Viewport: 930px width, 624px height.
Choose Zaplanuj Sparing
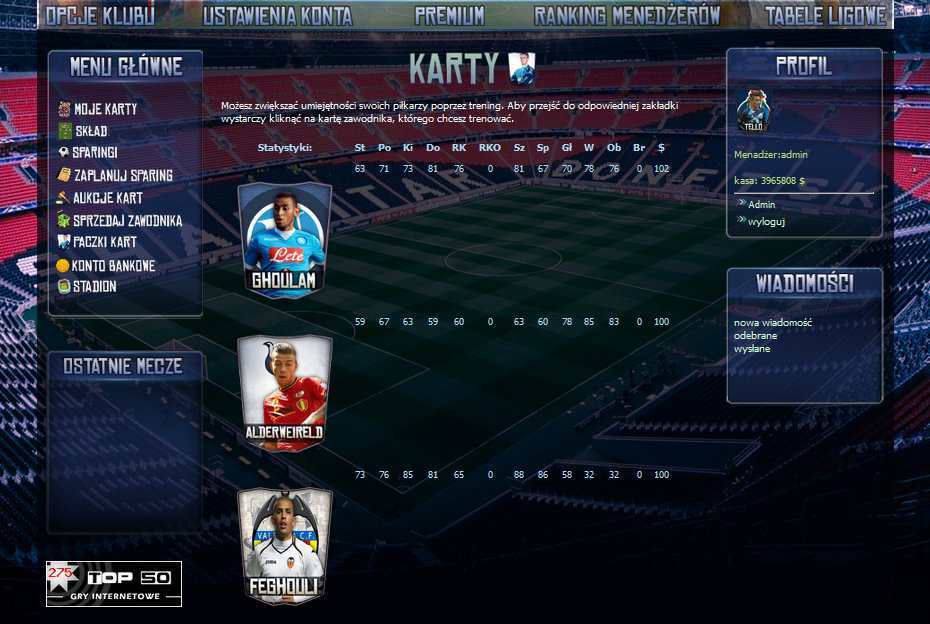122,175
